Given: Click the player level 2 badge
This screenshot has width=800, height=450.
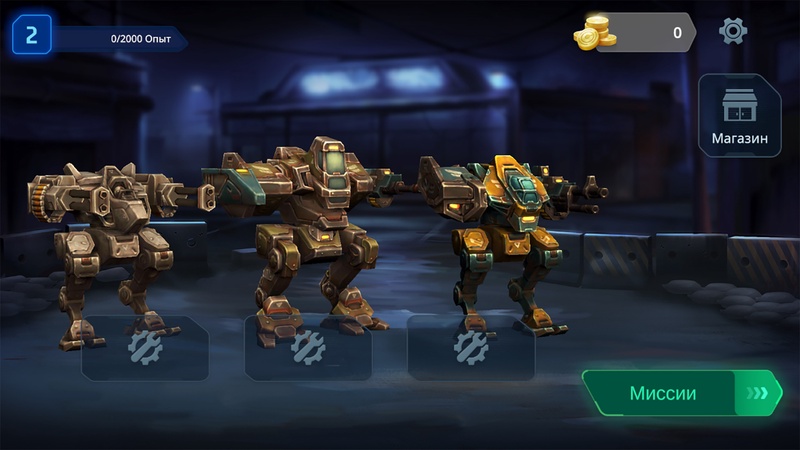Looking at the screenshot, I should (x=31, y=36).
